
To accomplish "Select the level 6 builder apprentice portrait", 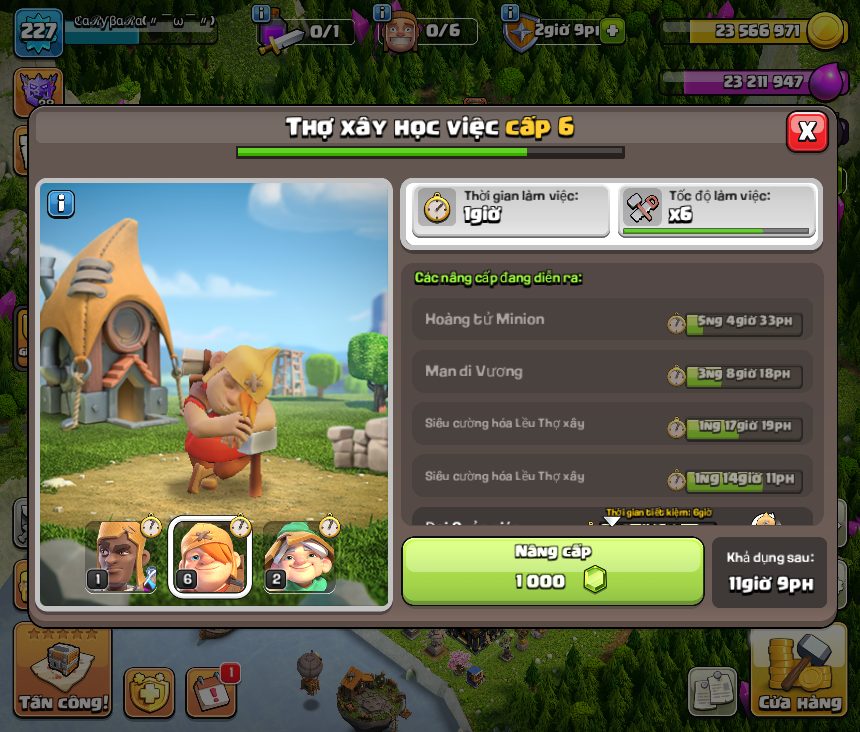I will [x=210, y=557].
